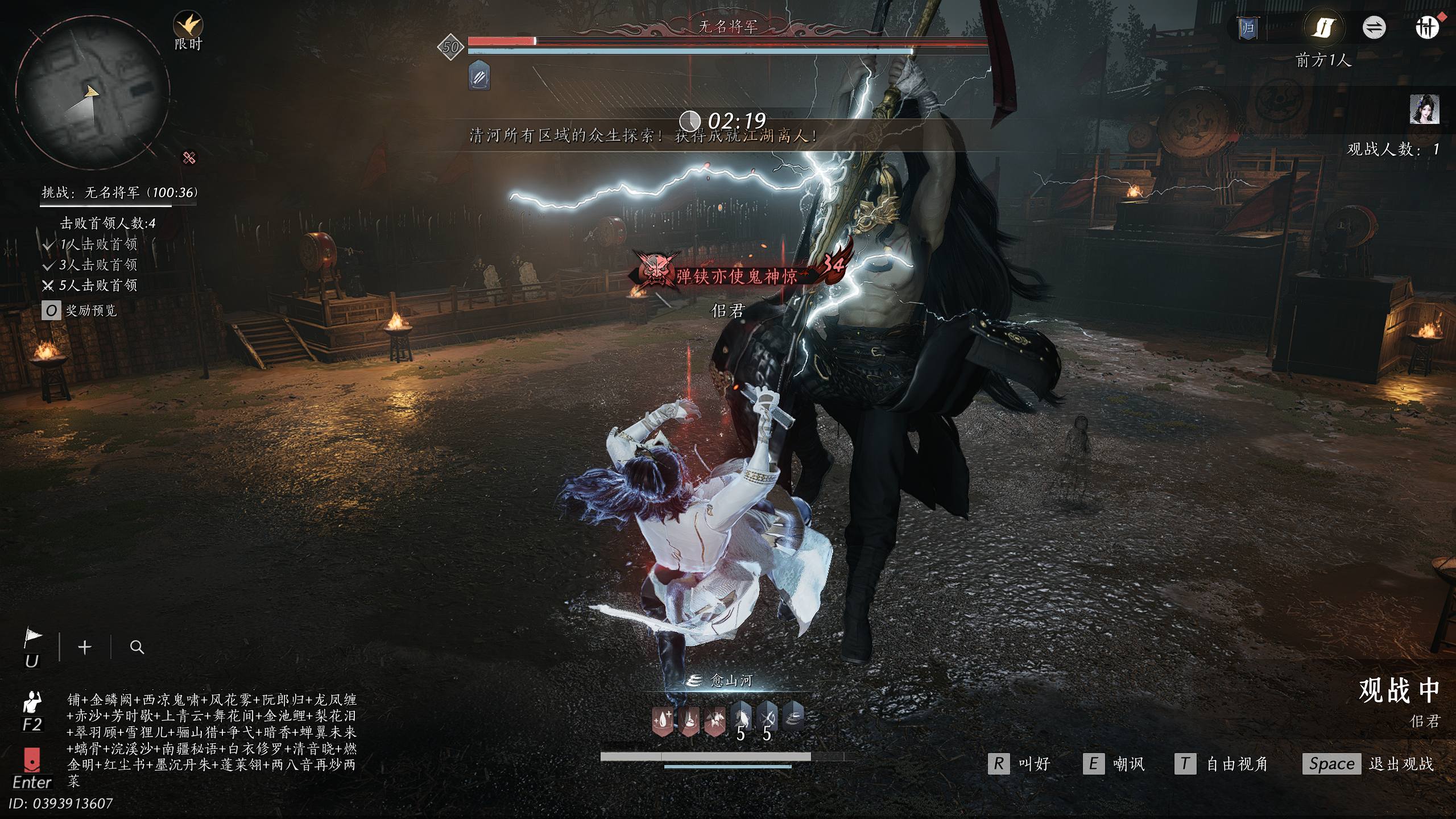
Task: Switch to 自由视角 free camera
Action: (1222, 764)
